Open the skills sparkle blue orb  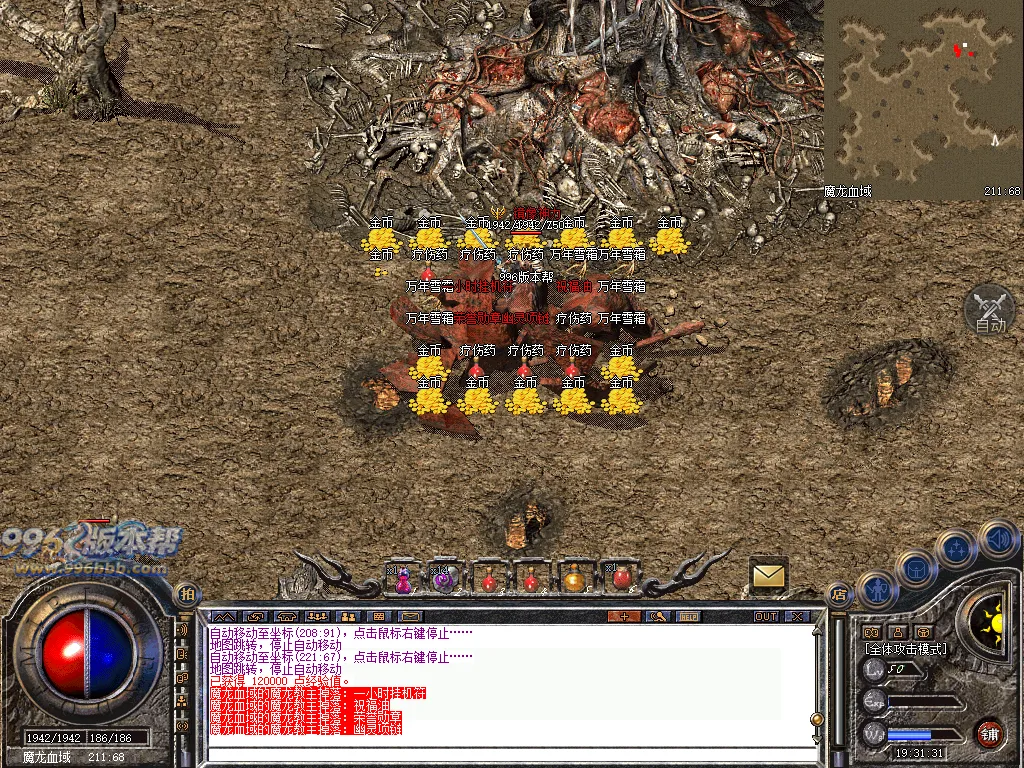point(957,547)
